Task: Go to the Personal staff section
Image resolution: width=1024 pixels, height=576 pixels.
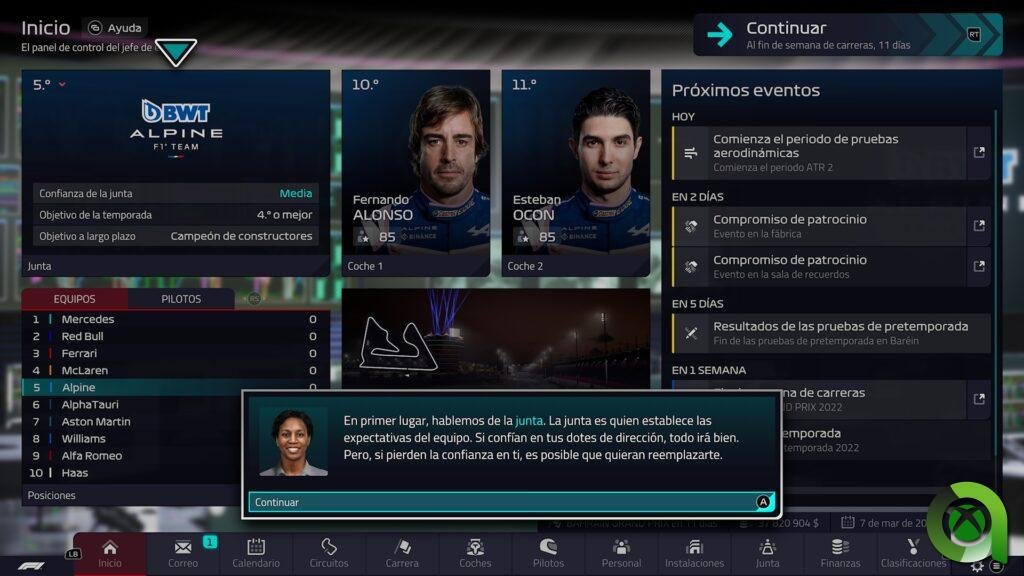Action: [x=621, y=553]
